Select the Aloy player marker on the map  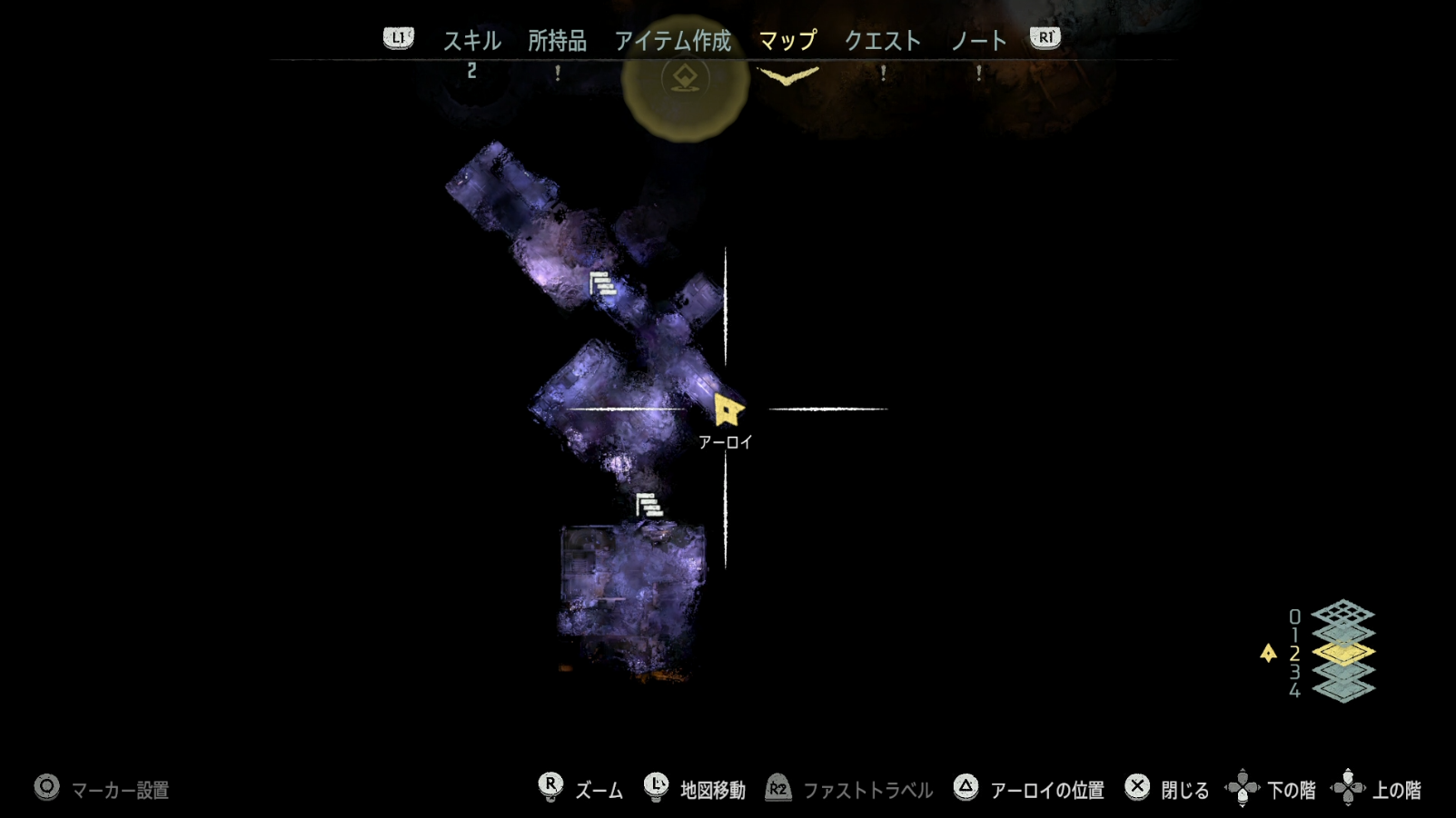pos(728,410)
